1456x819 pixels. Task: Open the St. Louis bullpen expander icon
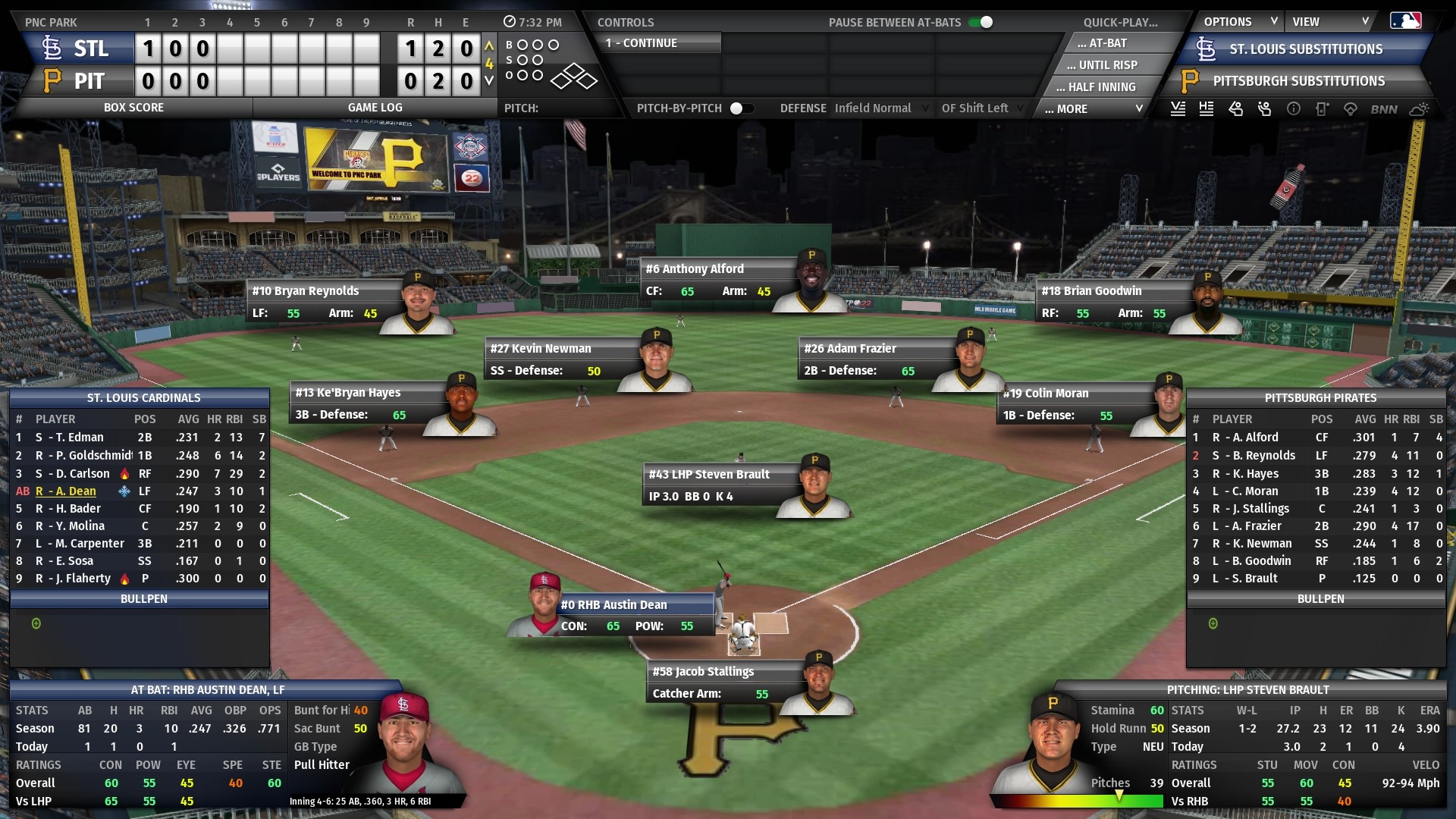point(36,623)
